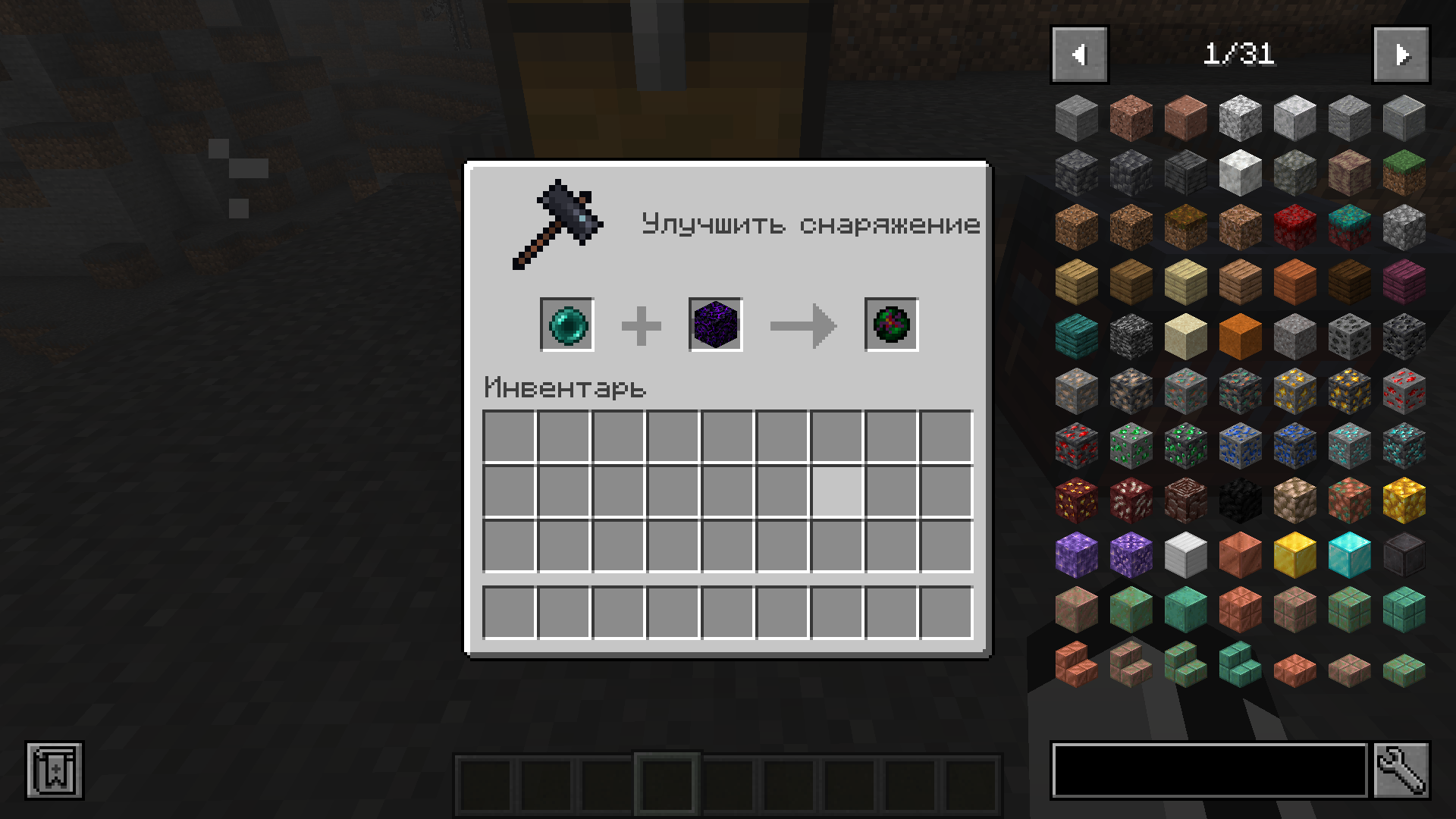Click the 1/31 page indicator
Screen dimensions: 1456x819
pyautogui.click(x=1239, y=54)
